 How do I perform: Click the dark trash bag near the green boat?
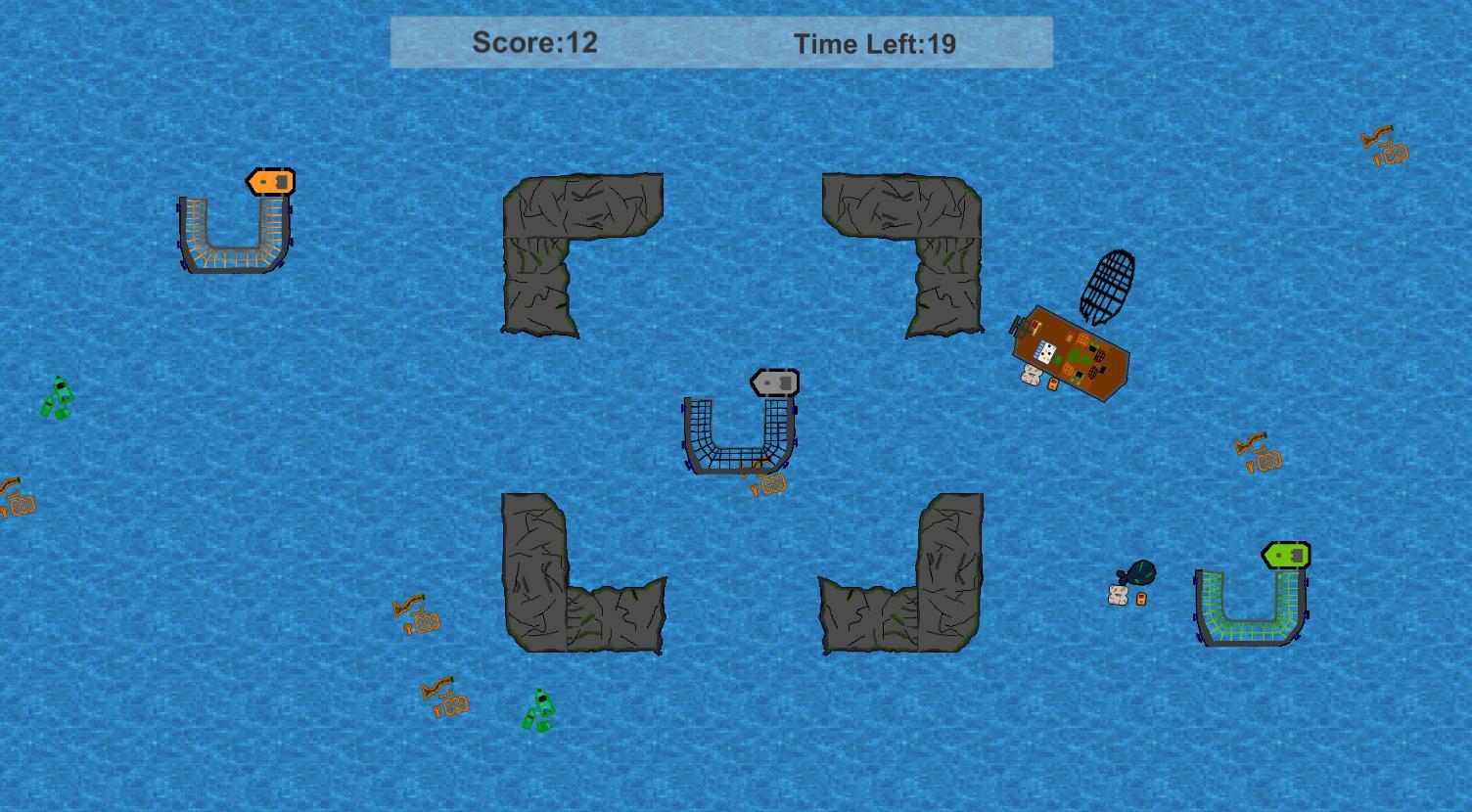(1140, 572)
